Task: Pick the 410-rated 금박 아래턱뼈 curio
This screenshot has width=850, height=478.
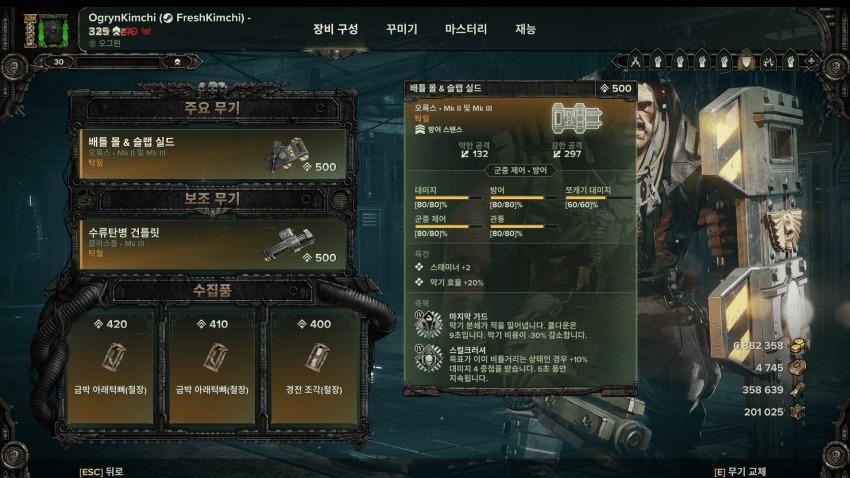Action: click(x=212, y=355)
